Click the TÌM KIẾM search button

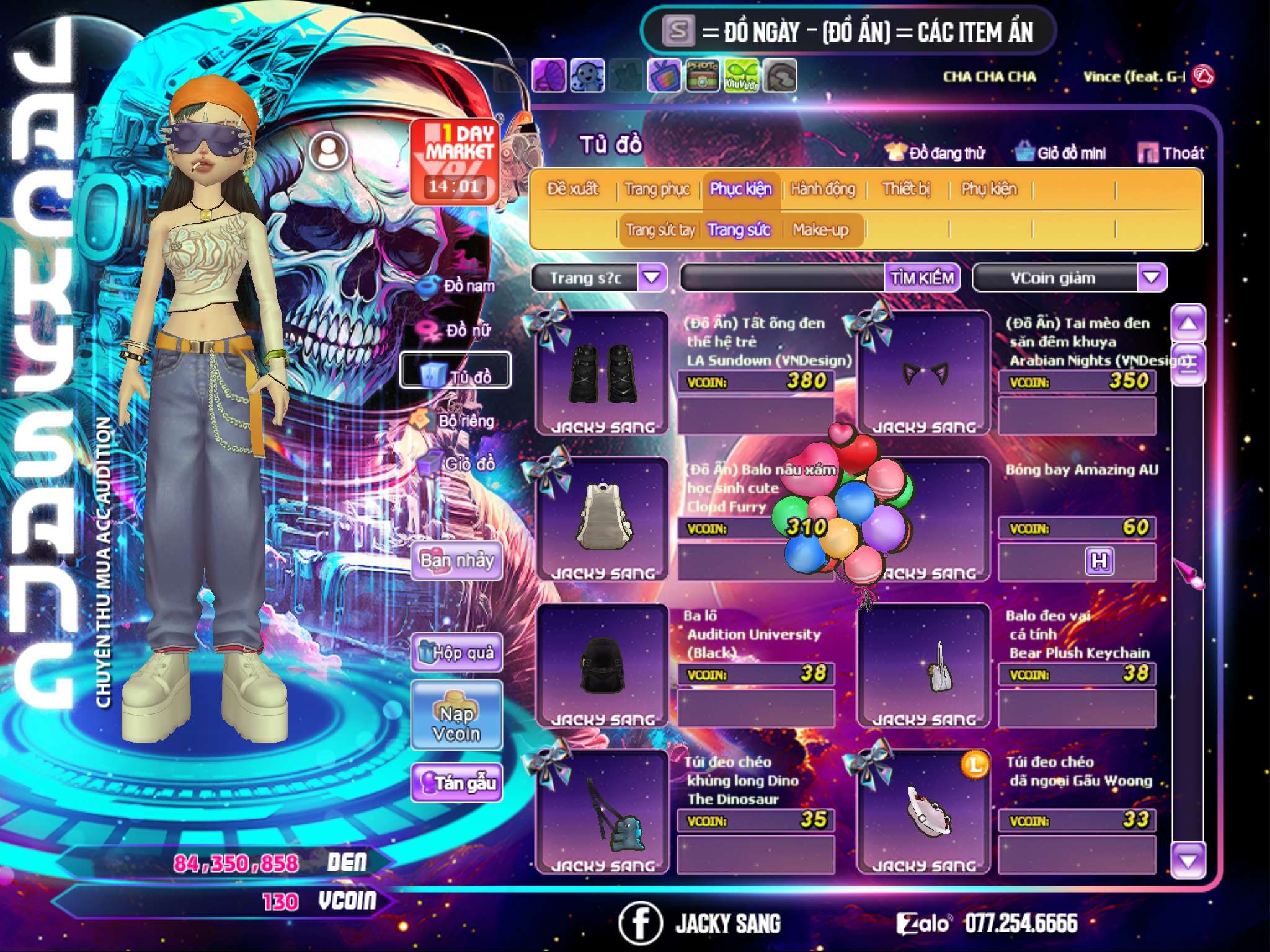tap(921, 278)
